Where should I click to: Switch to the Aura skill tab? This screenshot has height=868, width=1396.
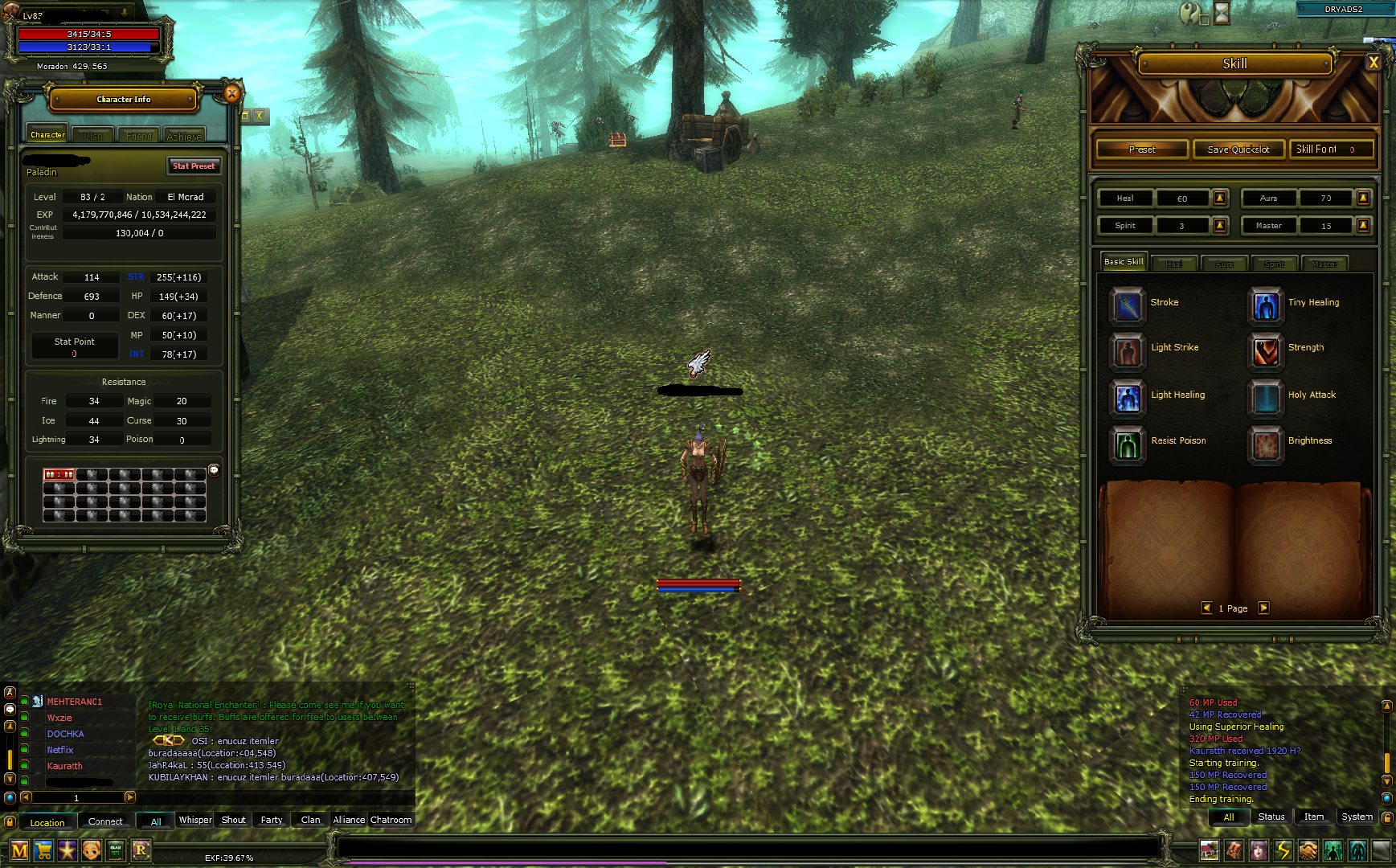click(1224, 264)
